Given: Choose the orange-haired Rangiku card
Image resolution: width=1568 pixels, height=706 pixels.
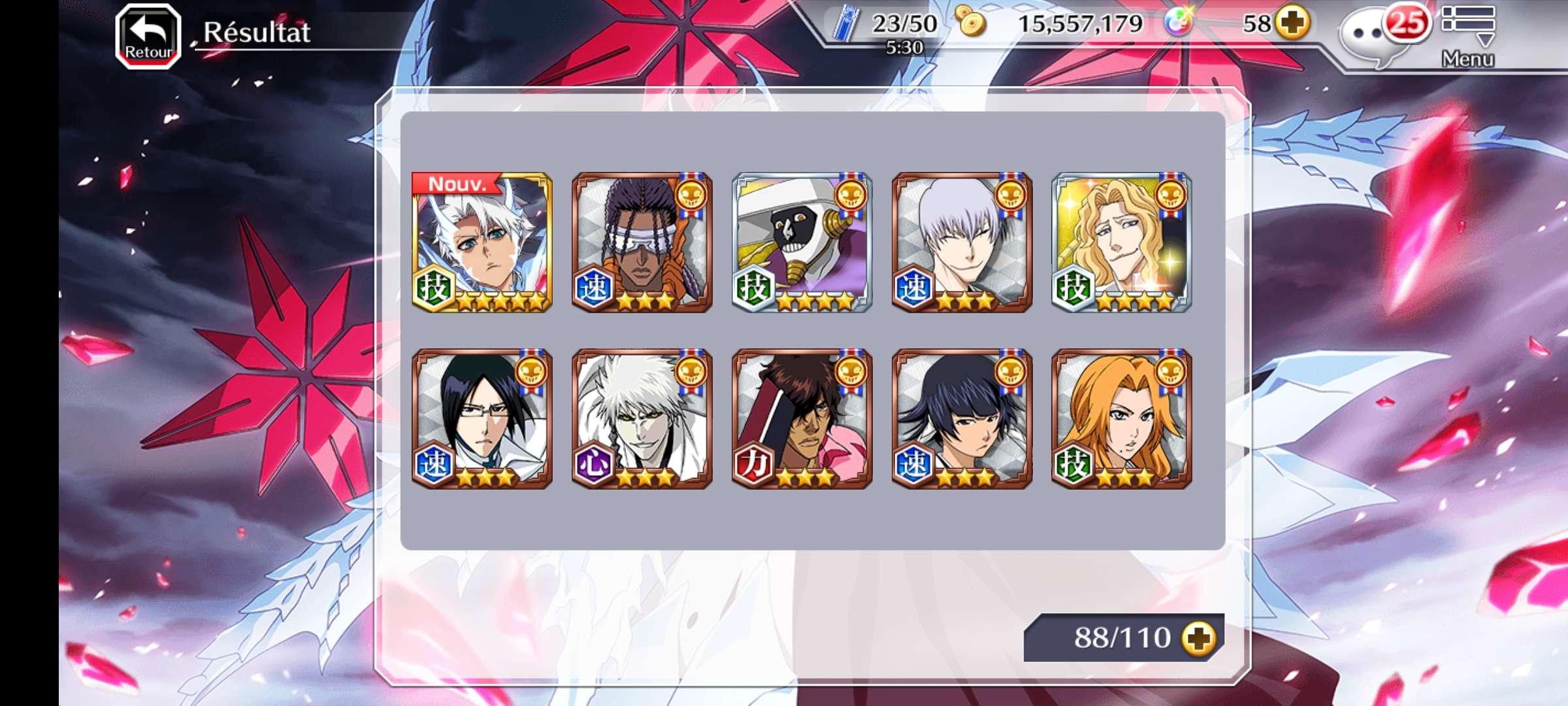Looking at the screenshot, I should 1122,419.
